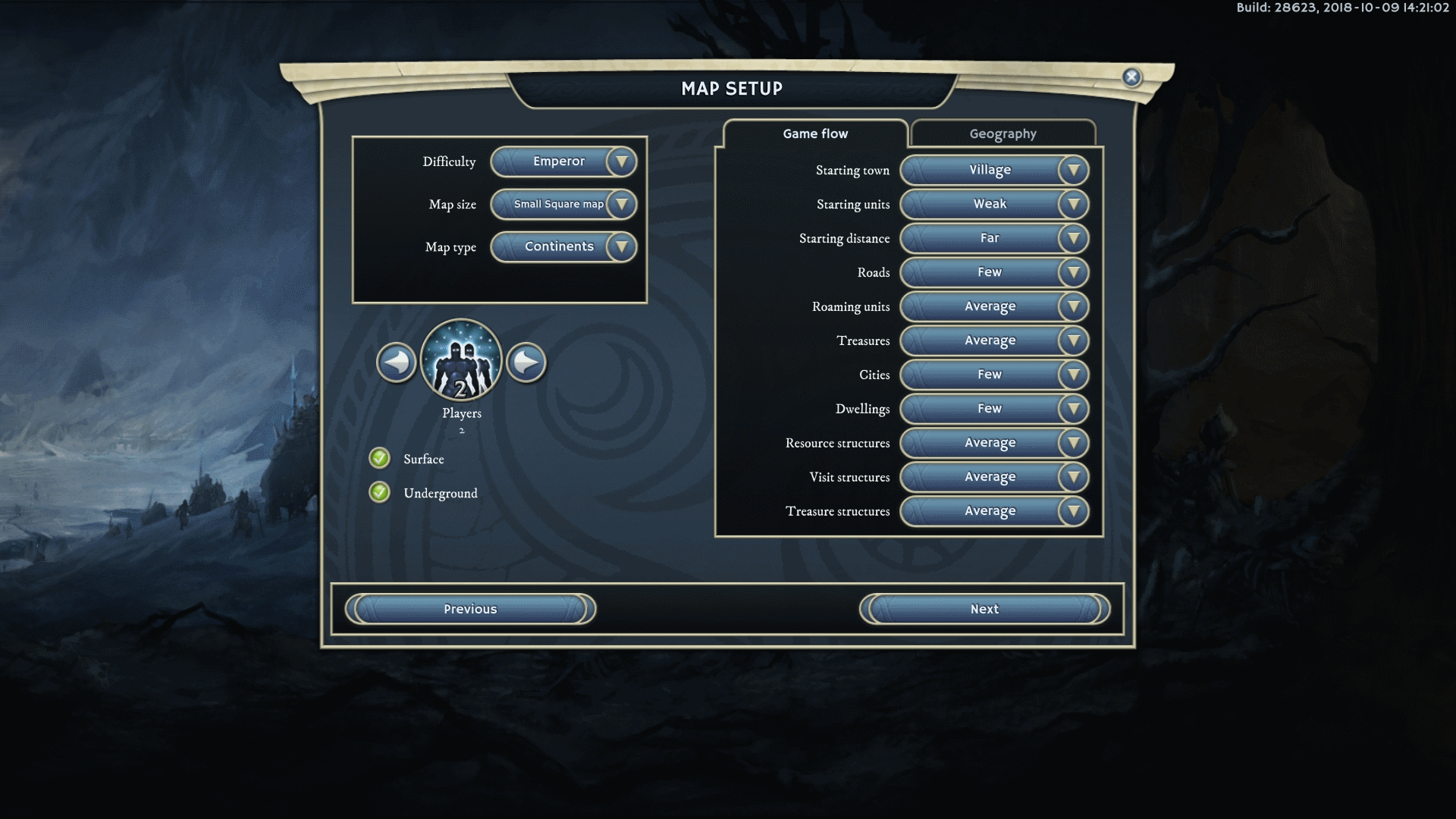Select the Game flow tab
1456x819 pixels.
pos(815,133)
